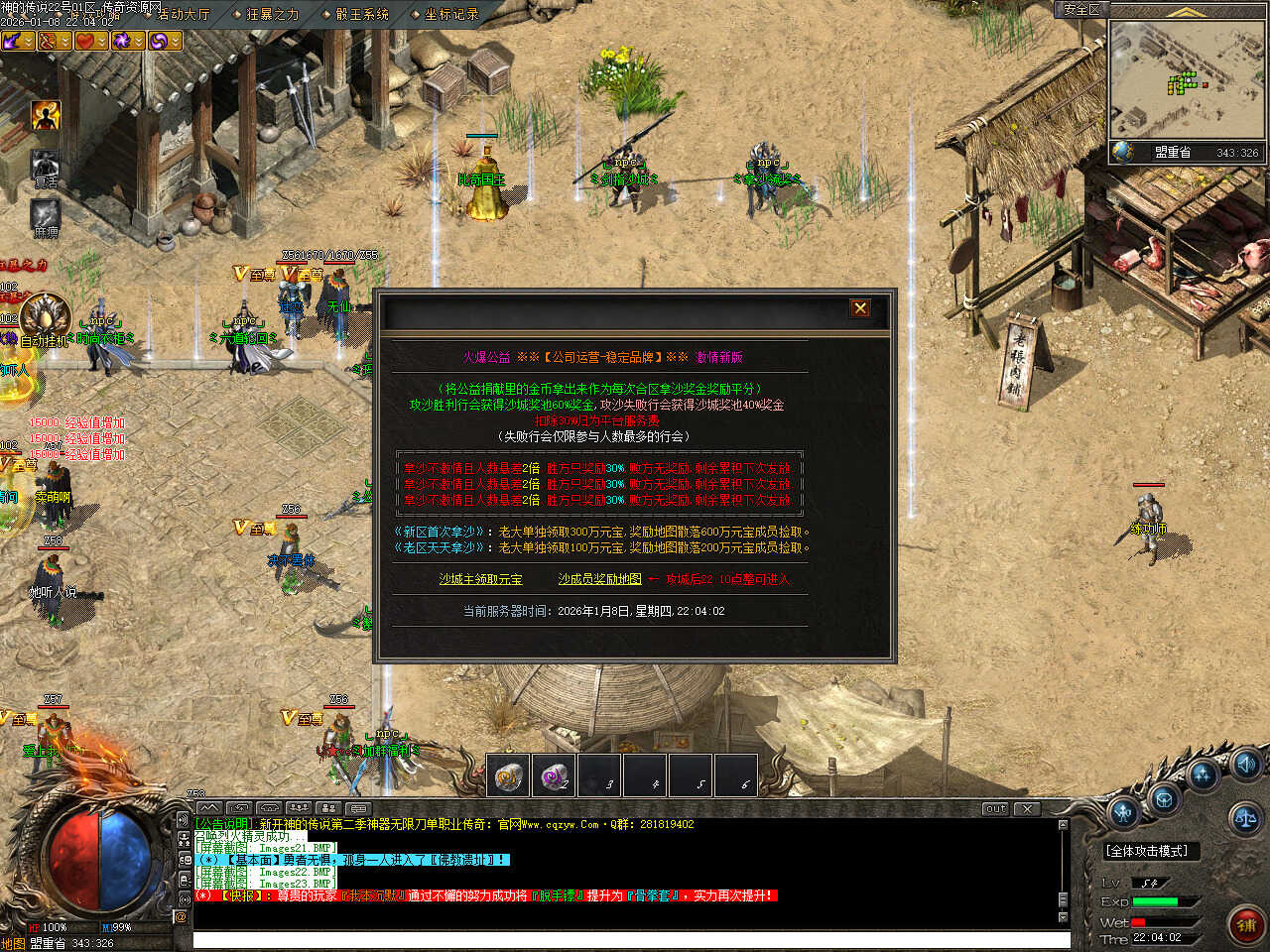
Task: Open the 活动大厅 menu
Action: pos(183,14)
